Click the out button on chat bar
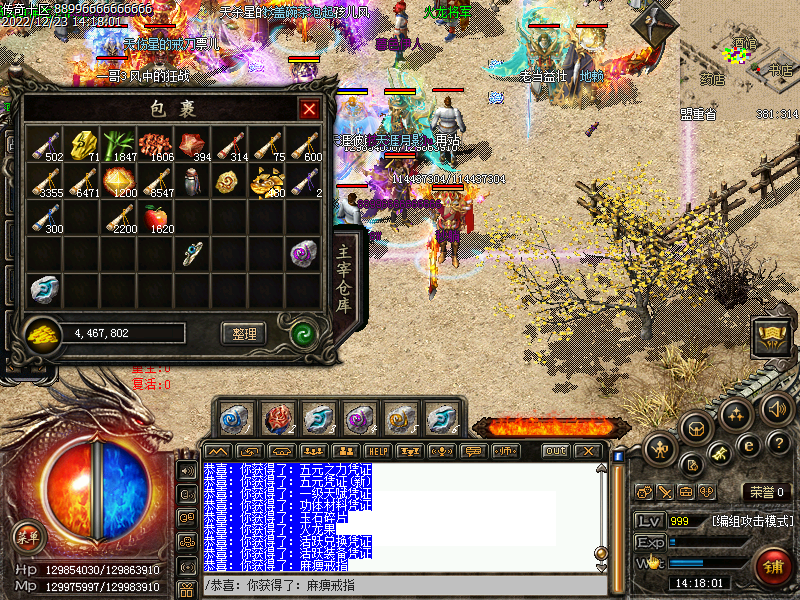This screenshot has height=600, width=800. [x=556, y=451]
